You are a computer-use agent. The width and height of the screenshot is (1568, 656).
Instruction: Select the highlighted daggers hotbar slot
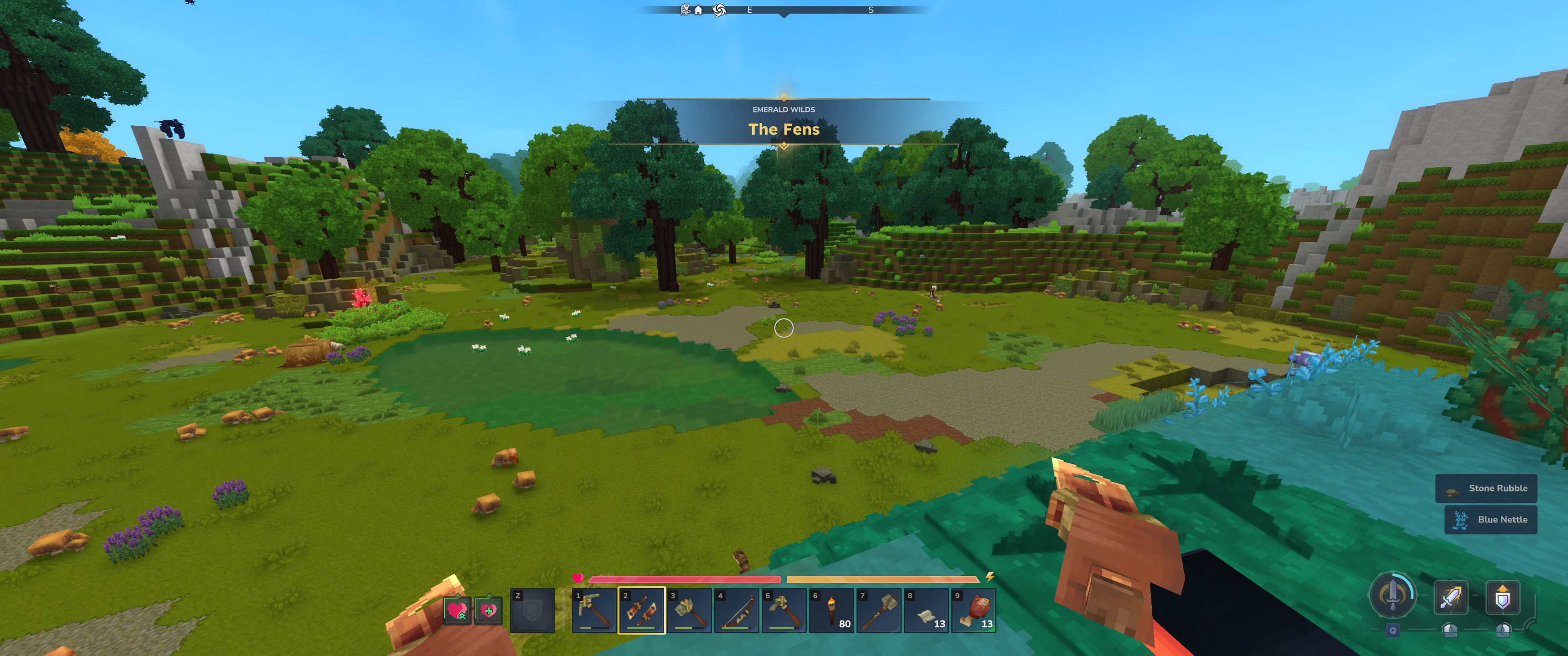[x=642, y=610]
